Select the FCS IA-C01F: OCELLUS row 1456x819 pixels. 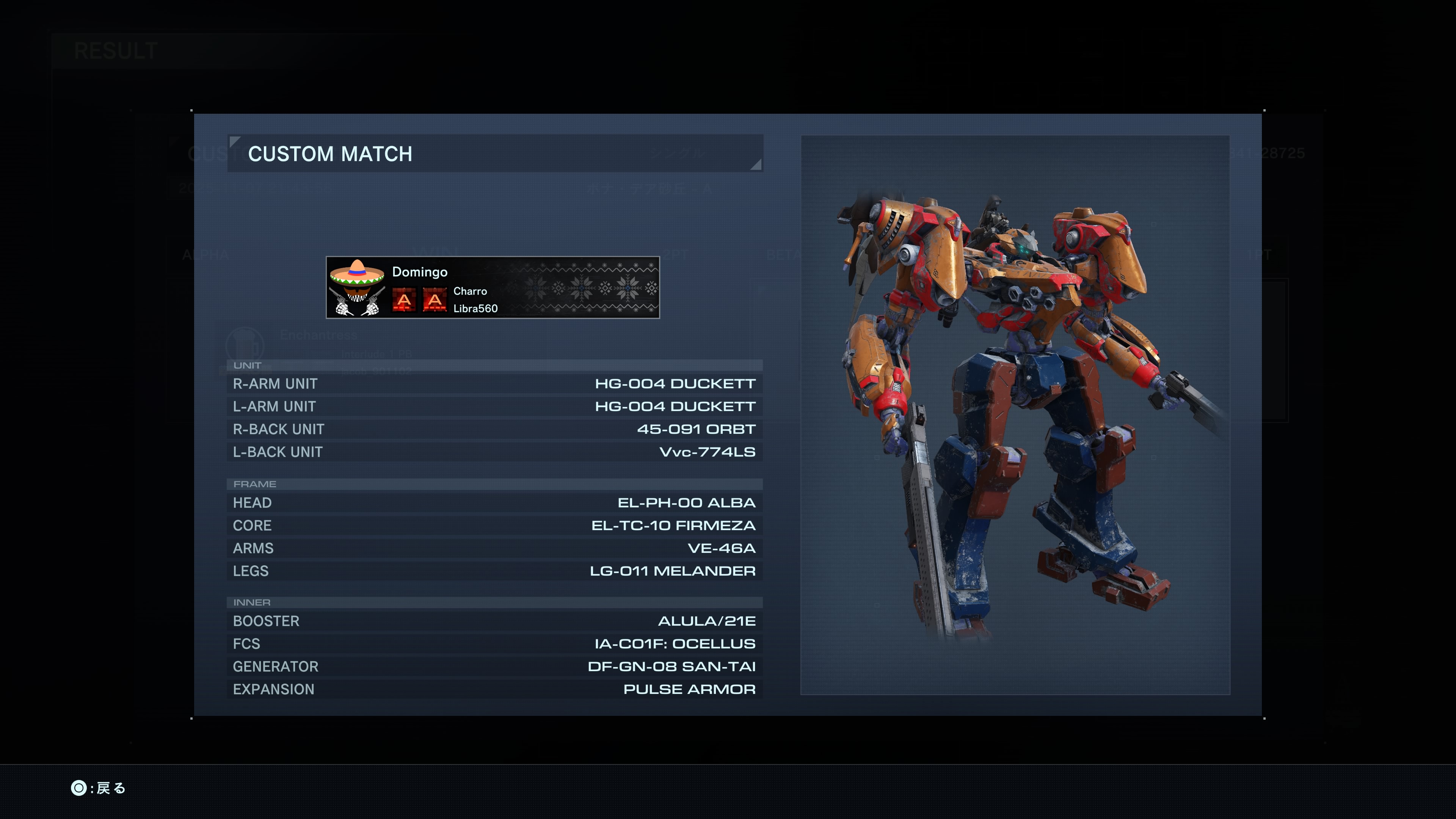pyautogui.click(x=494, y=644)
